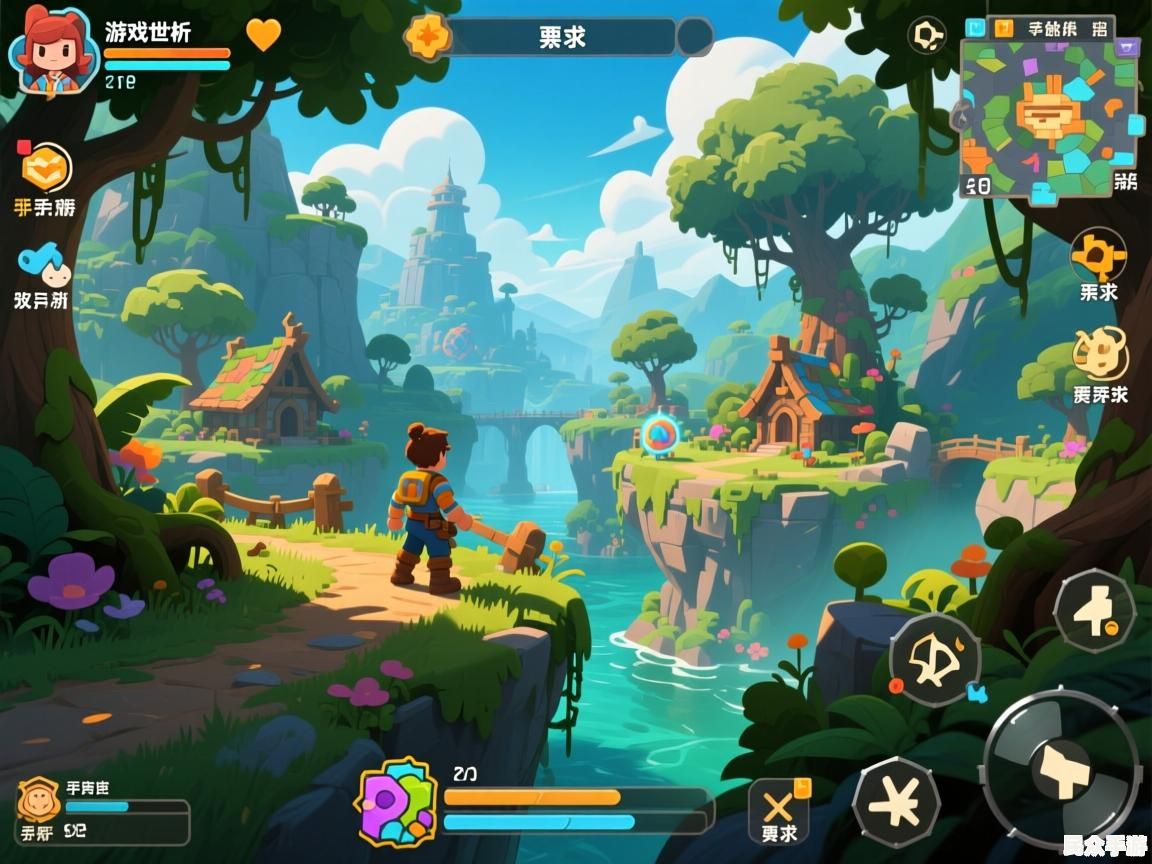
Task: Select the colorful puzzle-piece icon
Action: 397,803
